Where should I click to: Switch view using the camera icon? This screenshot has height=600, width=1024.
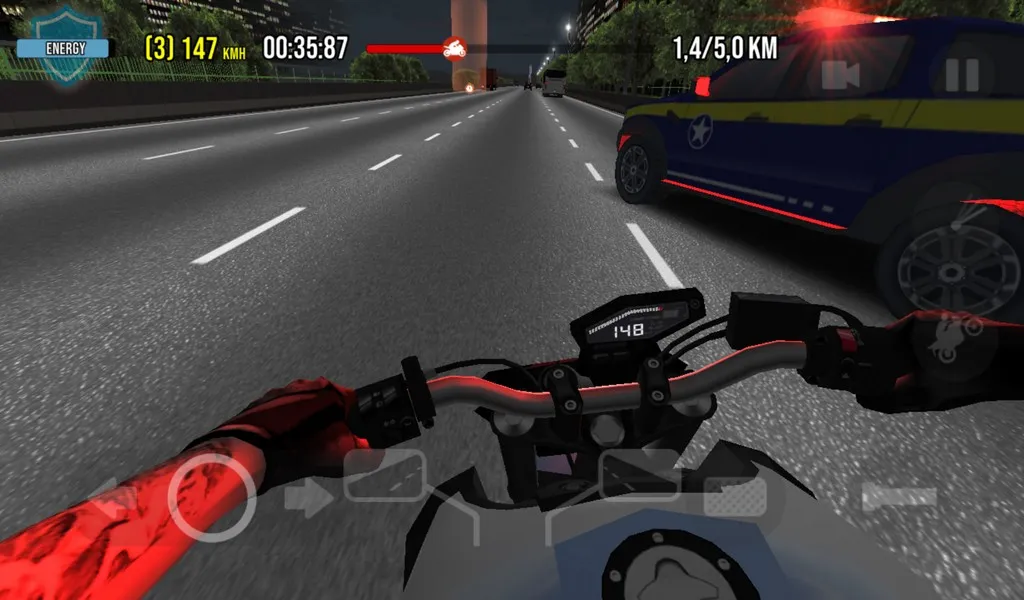(x=841, y=76)
